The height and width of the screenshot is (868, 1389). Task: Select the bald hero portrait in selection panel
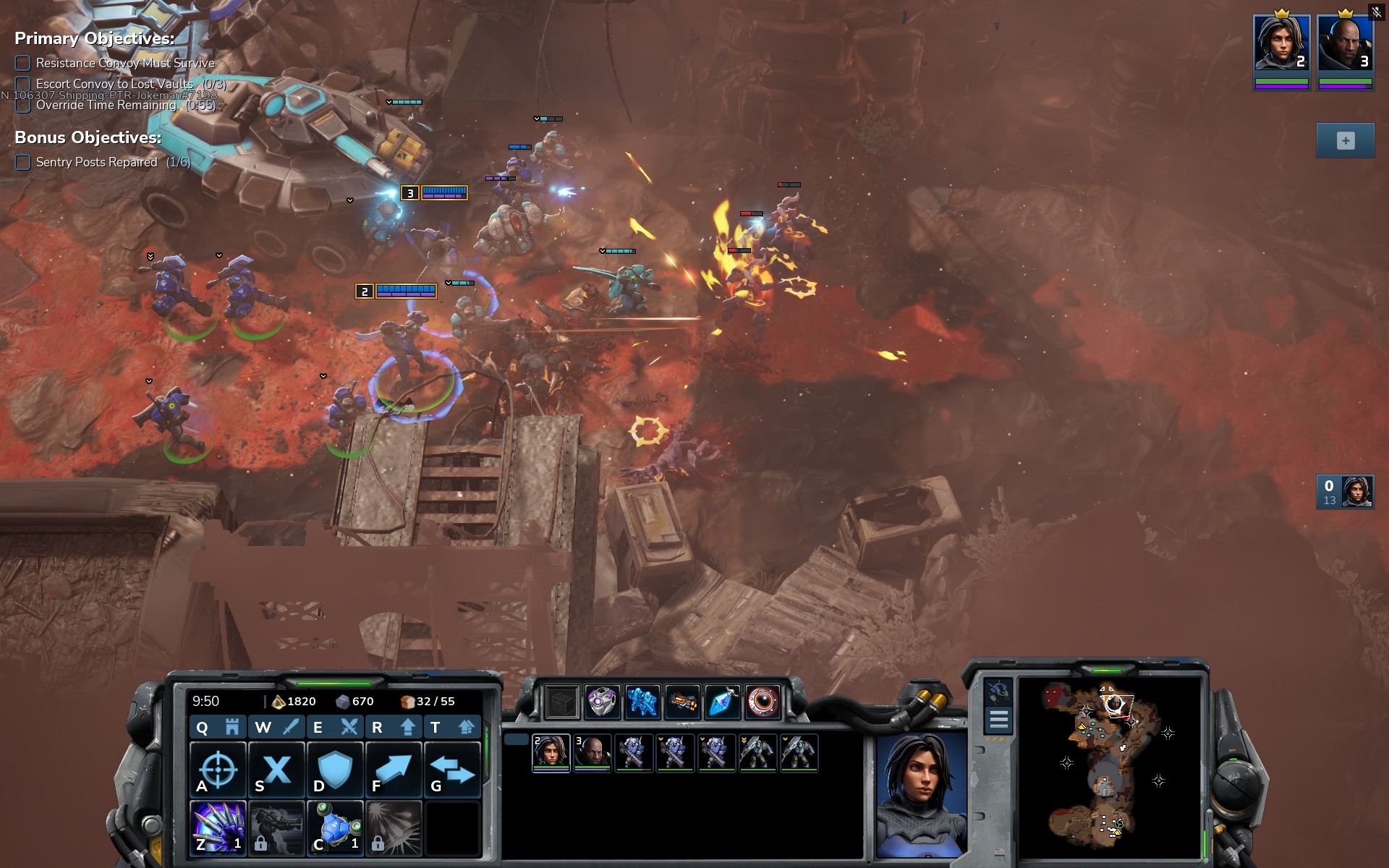pyautogui.click(x=592, y=752)
